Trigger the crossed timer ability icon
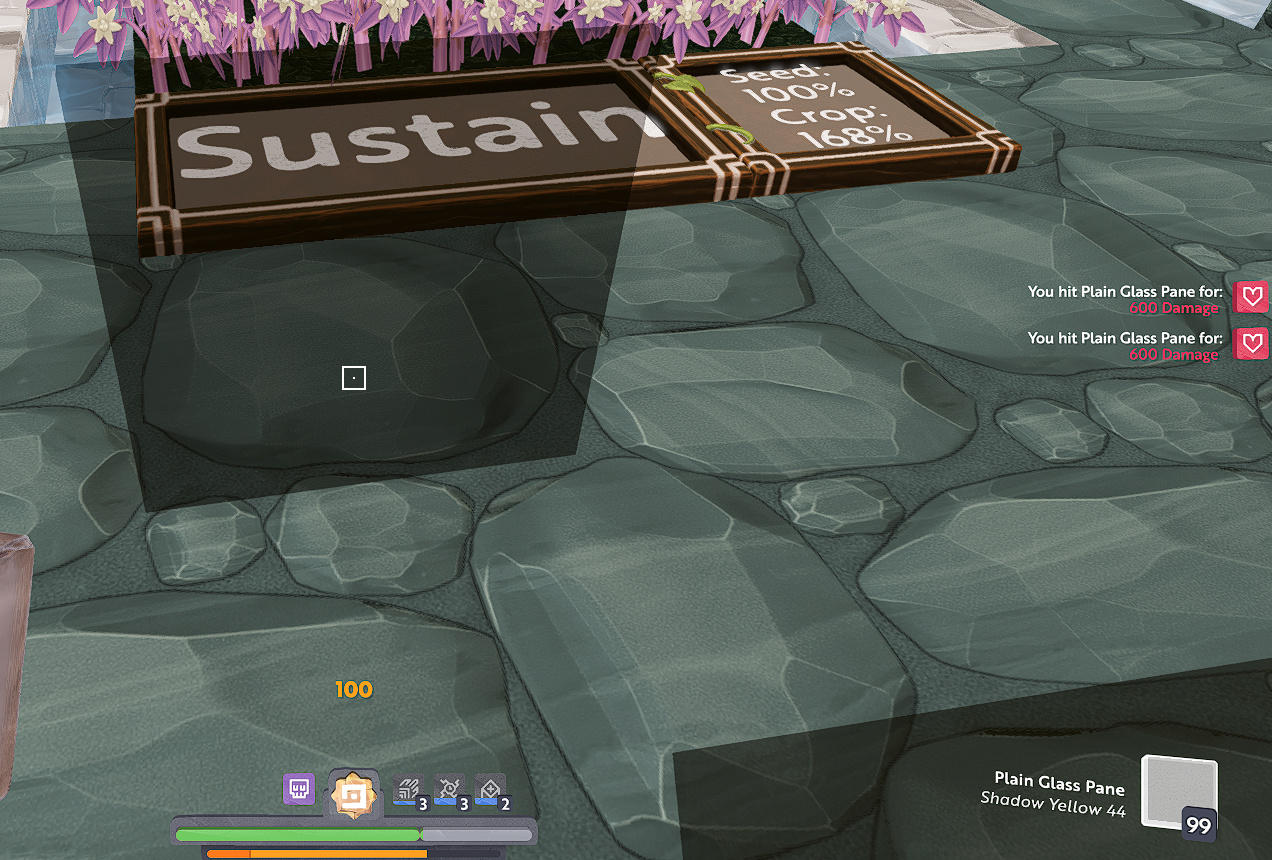 [x=450, y=791]
